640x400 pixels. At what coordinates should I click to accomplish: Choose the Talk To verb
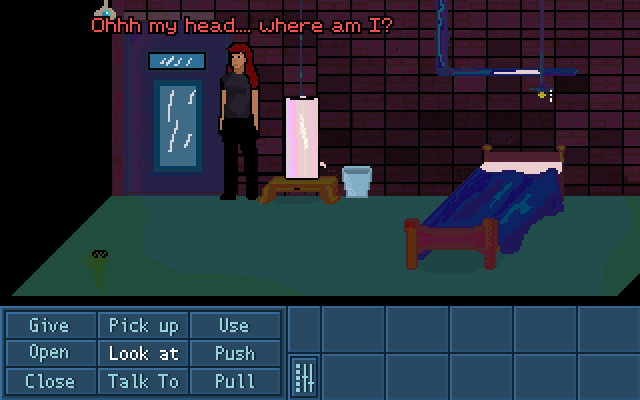point(143,381)
